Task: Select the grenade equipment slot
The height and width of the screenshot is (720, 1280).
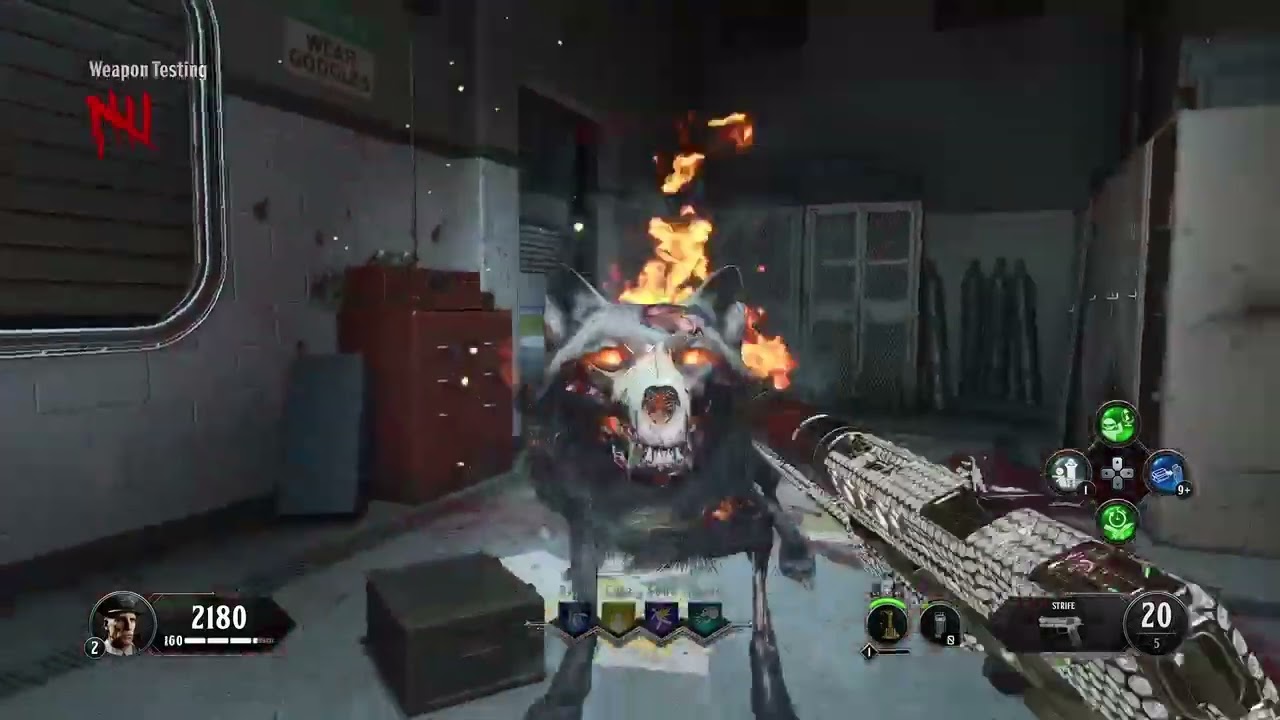Action: coord(939,624)
